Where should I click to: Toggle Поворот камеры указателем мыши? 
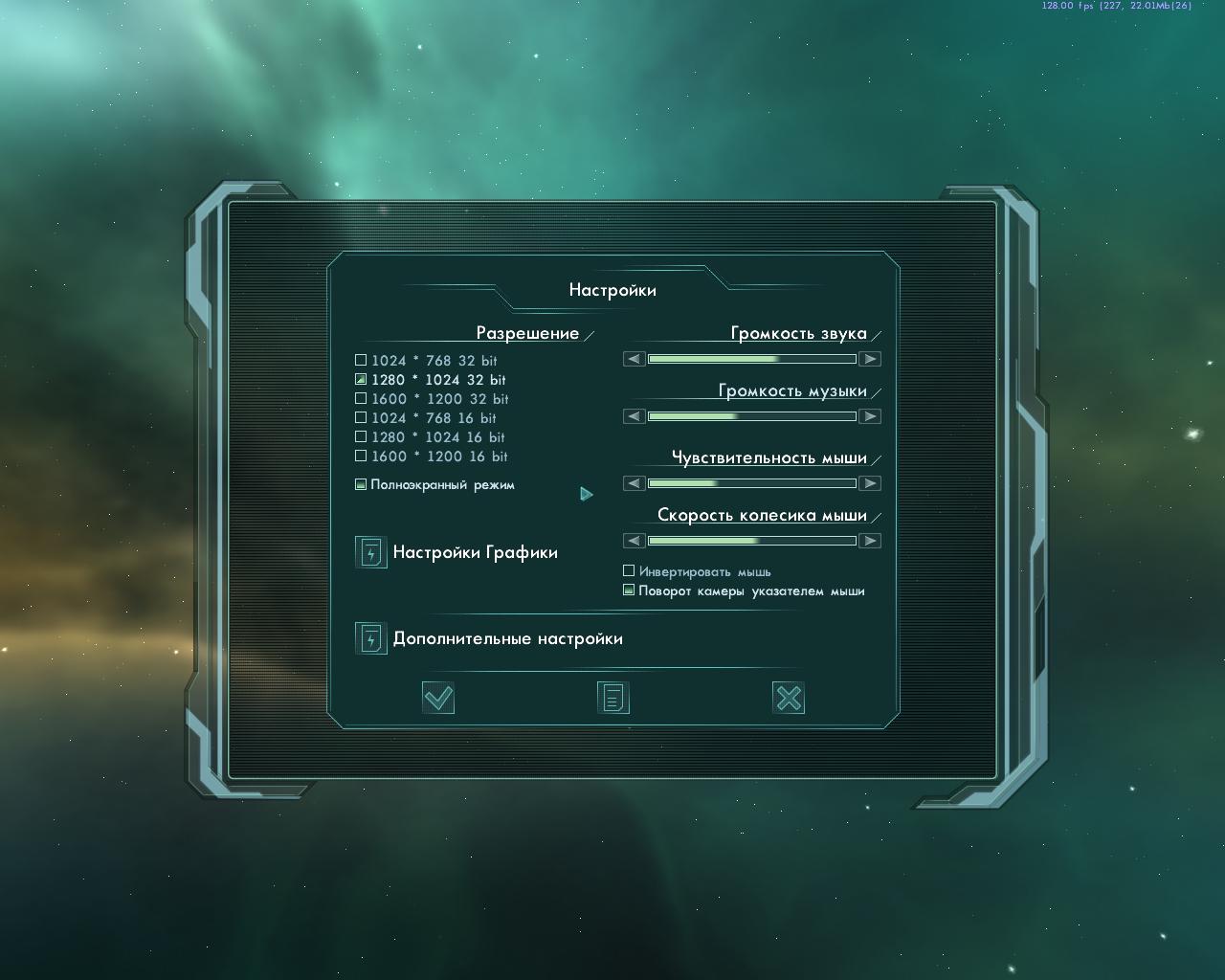629,590
